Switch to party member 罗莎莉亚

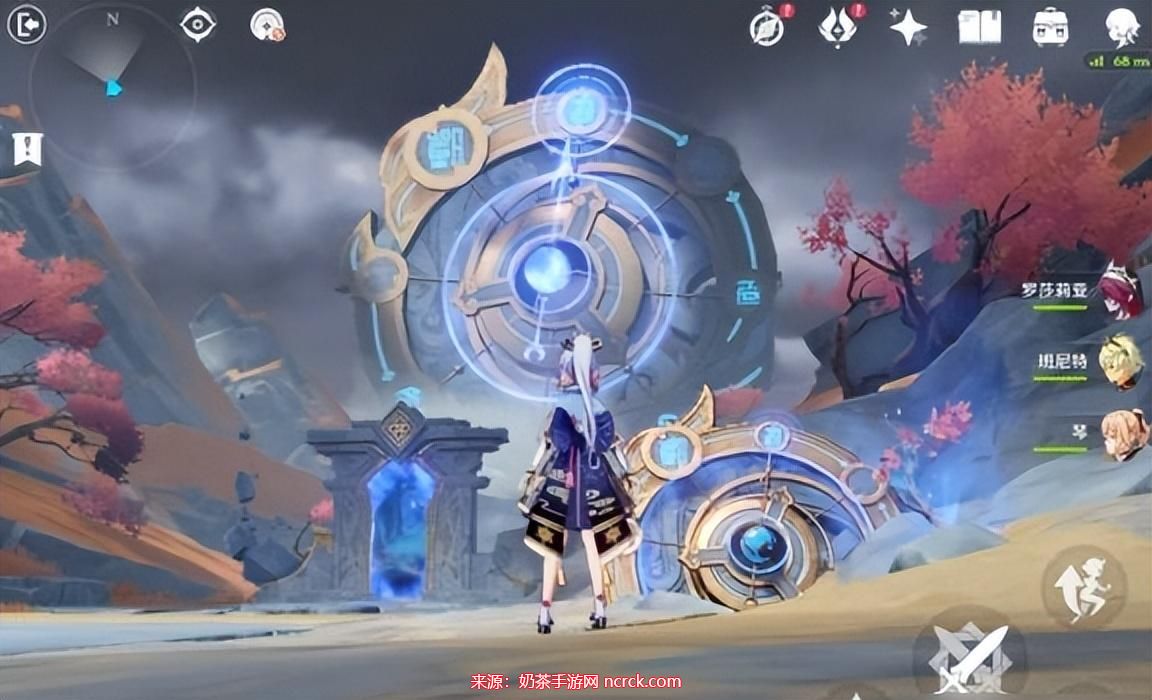pyautogui.click(x=1121, y=290)
